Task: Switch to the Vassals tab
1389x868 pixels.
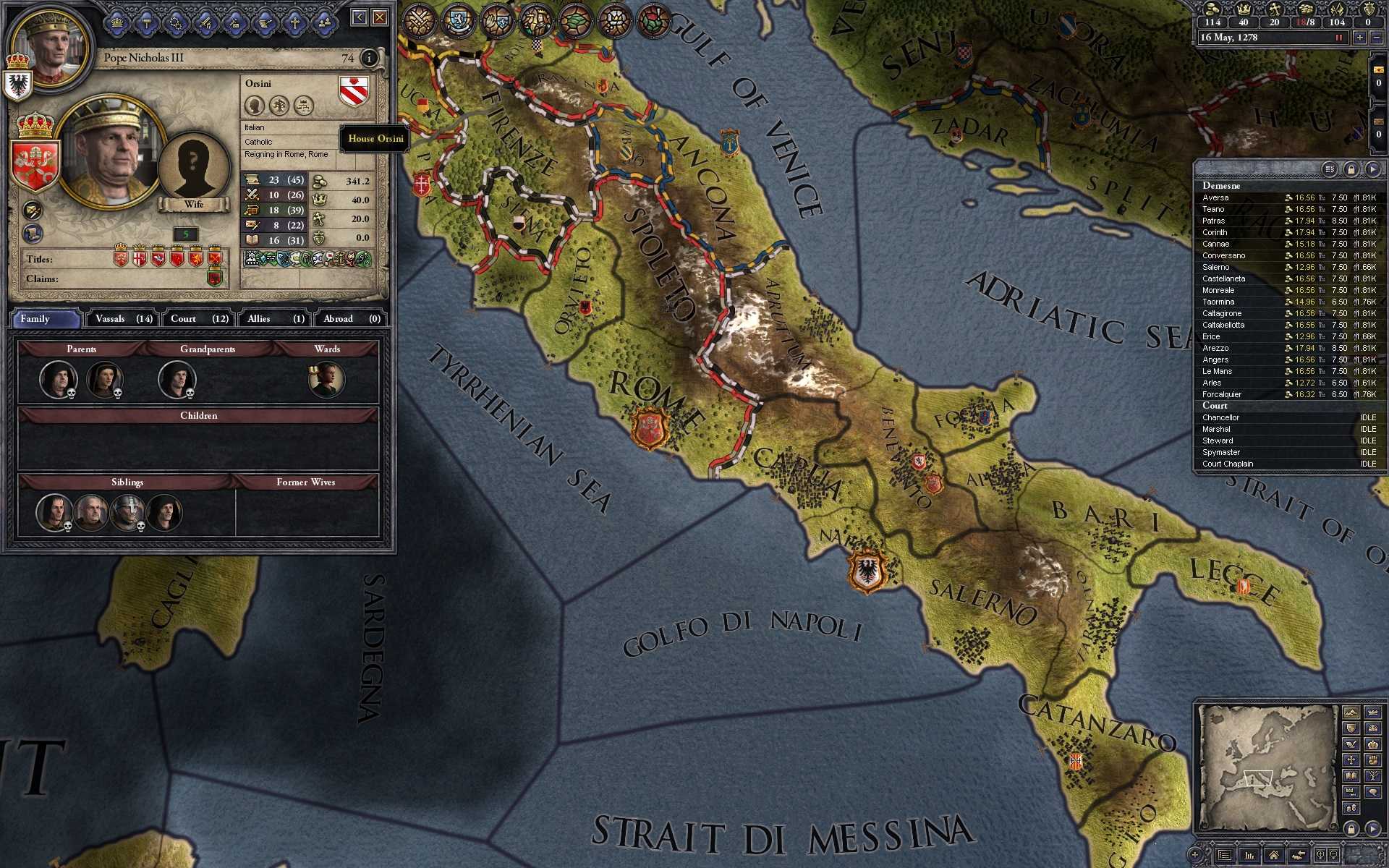Action: [119, 318]
